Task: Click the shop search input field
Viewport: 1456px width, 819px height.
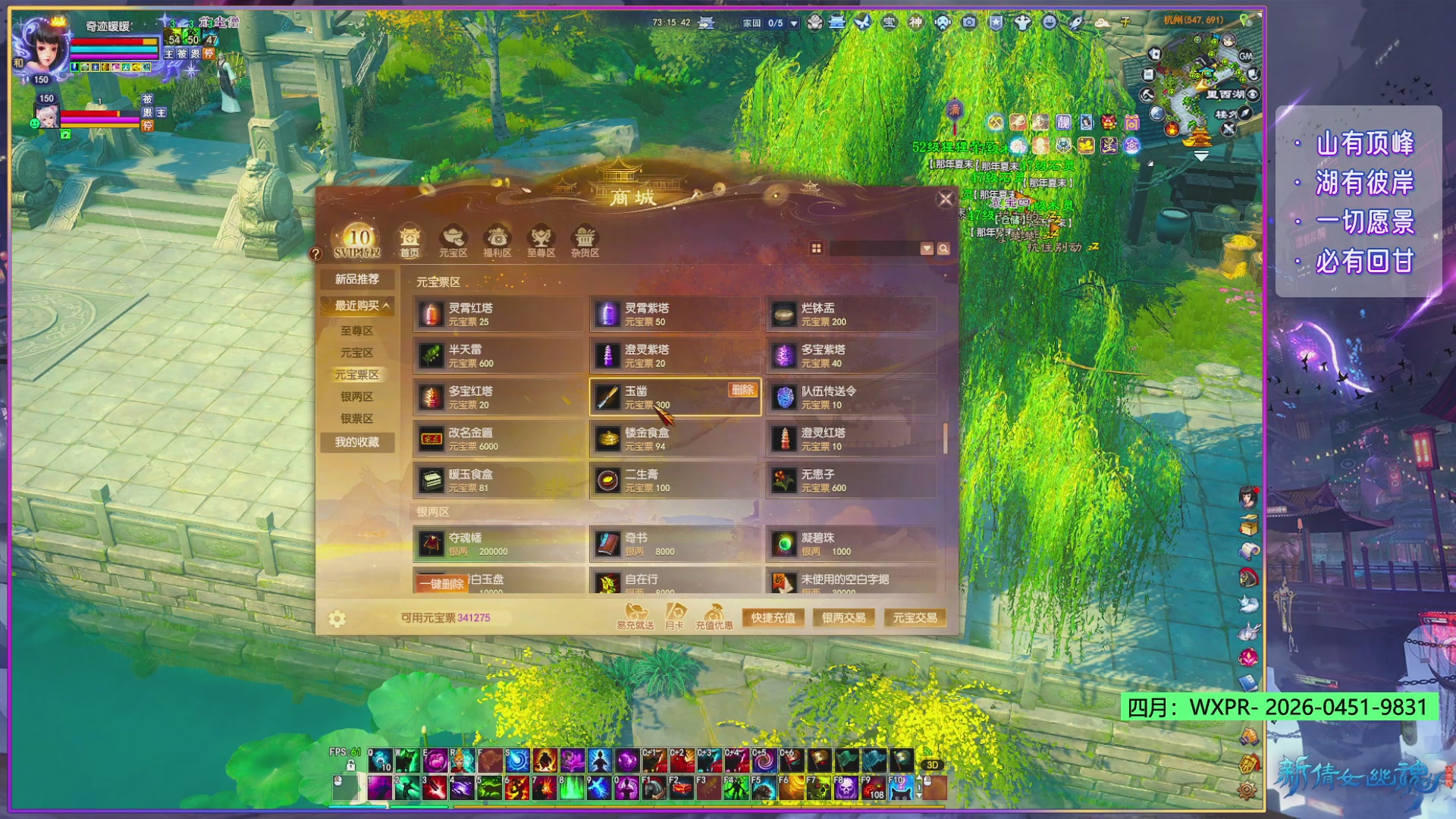Action: [x=876, y=248]
